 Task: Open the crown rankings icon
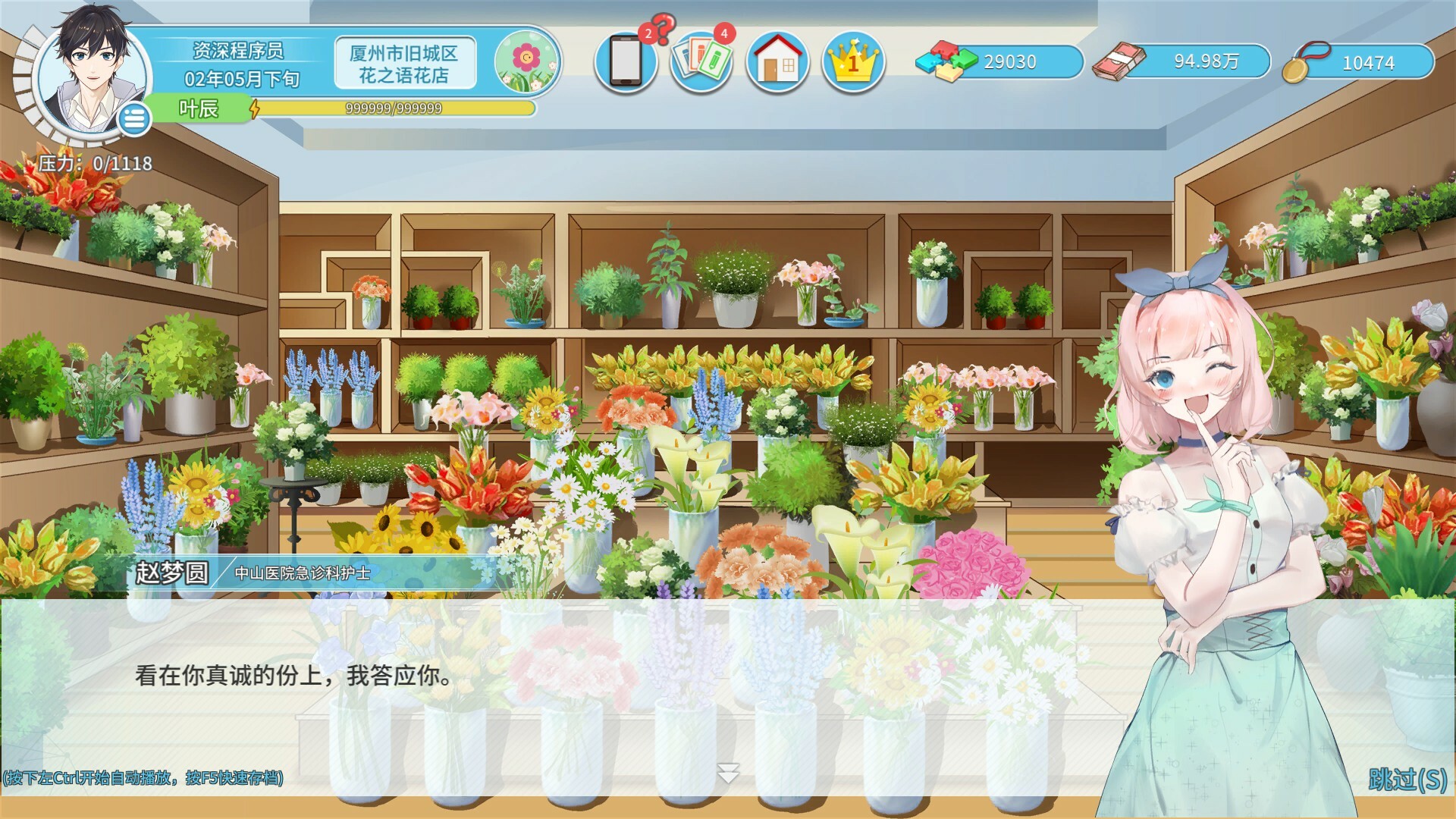coord(852,61)
